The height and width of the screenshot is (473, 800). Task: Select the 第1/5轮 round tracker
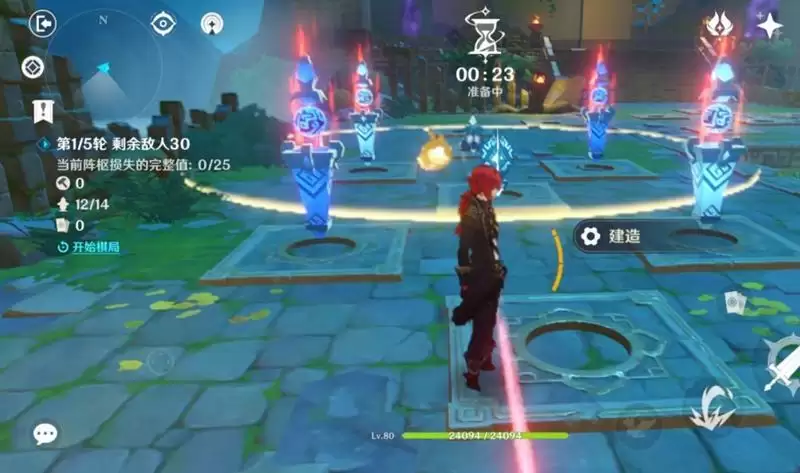108,144
